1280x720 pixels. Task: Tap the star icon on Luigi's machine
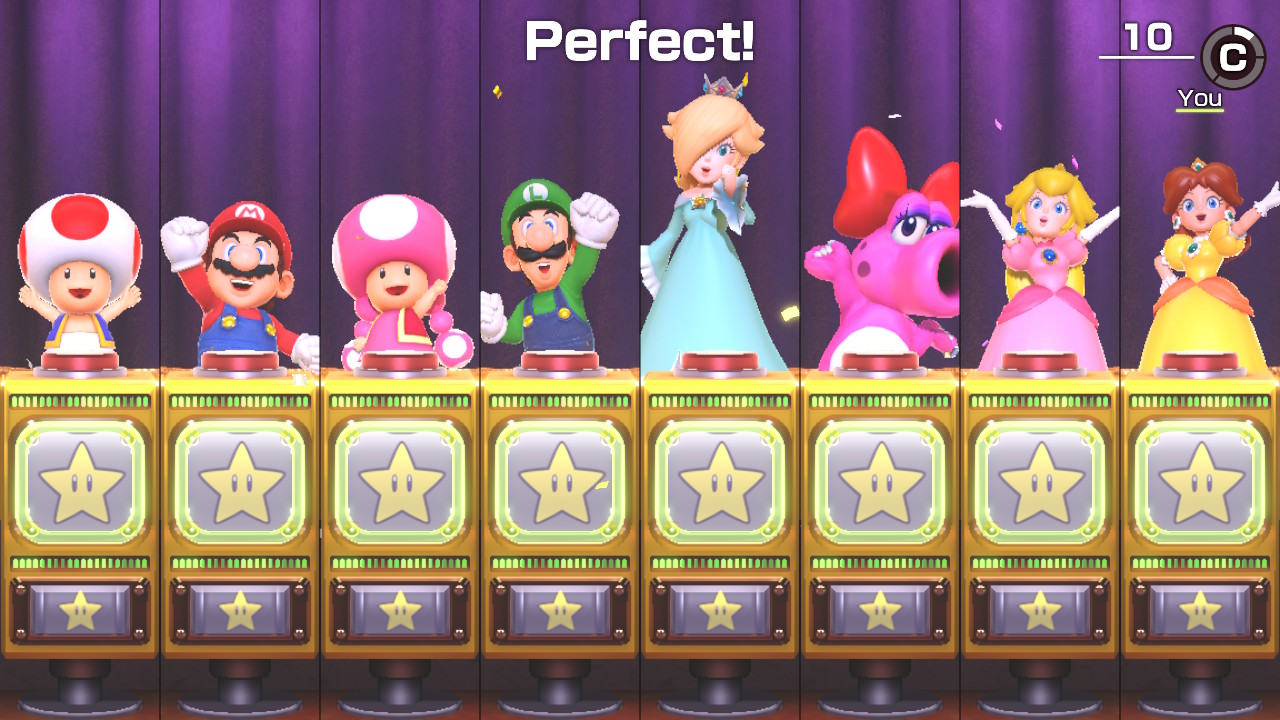[560, 483]
